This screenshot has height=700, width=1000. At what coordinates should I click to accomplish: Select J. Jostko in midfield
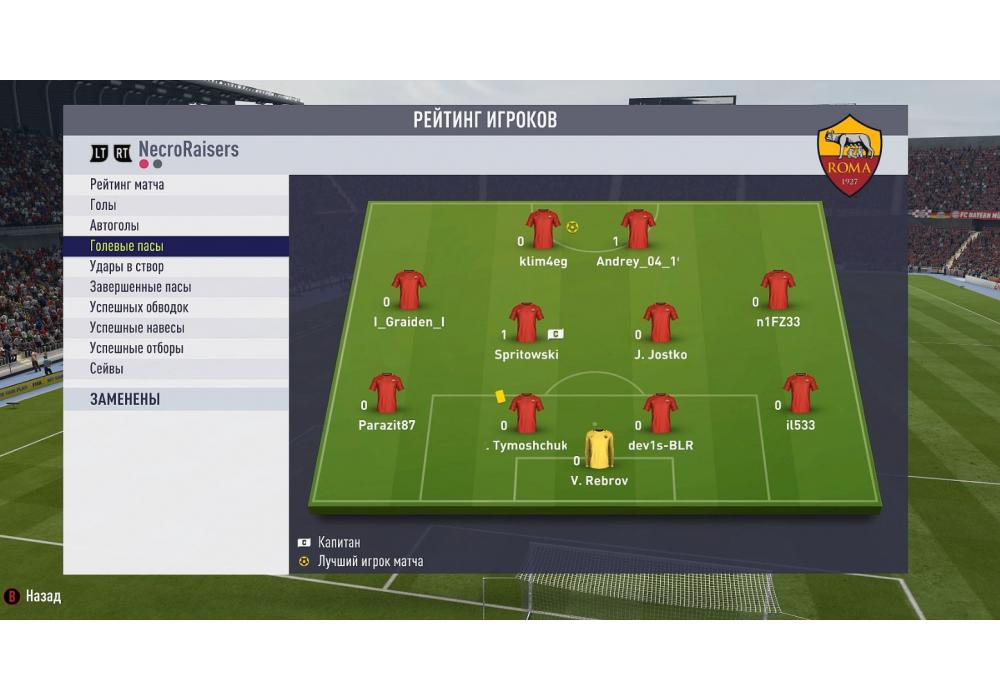[x=660, y=323]
